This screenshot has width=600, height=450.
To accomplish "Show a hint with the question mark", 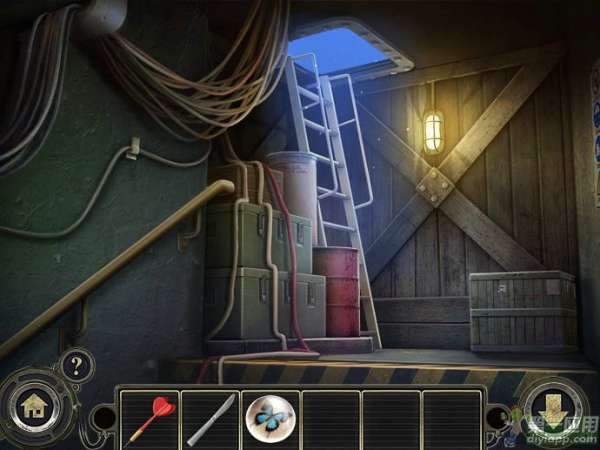I will 75,365.
